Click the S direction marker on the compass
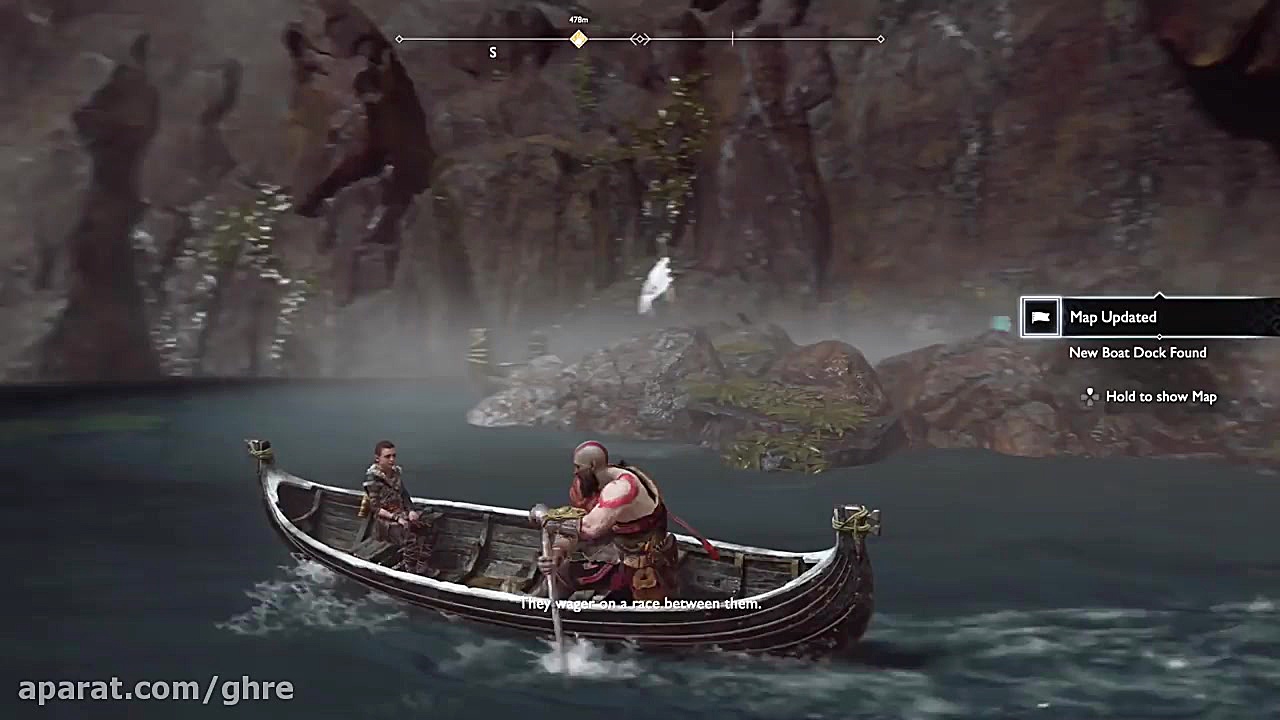The image size is (1280, 720). (492, 52)
